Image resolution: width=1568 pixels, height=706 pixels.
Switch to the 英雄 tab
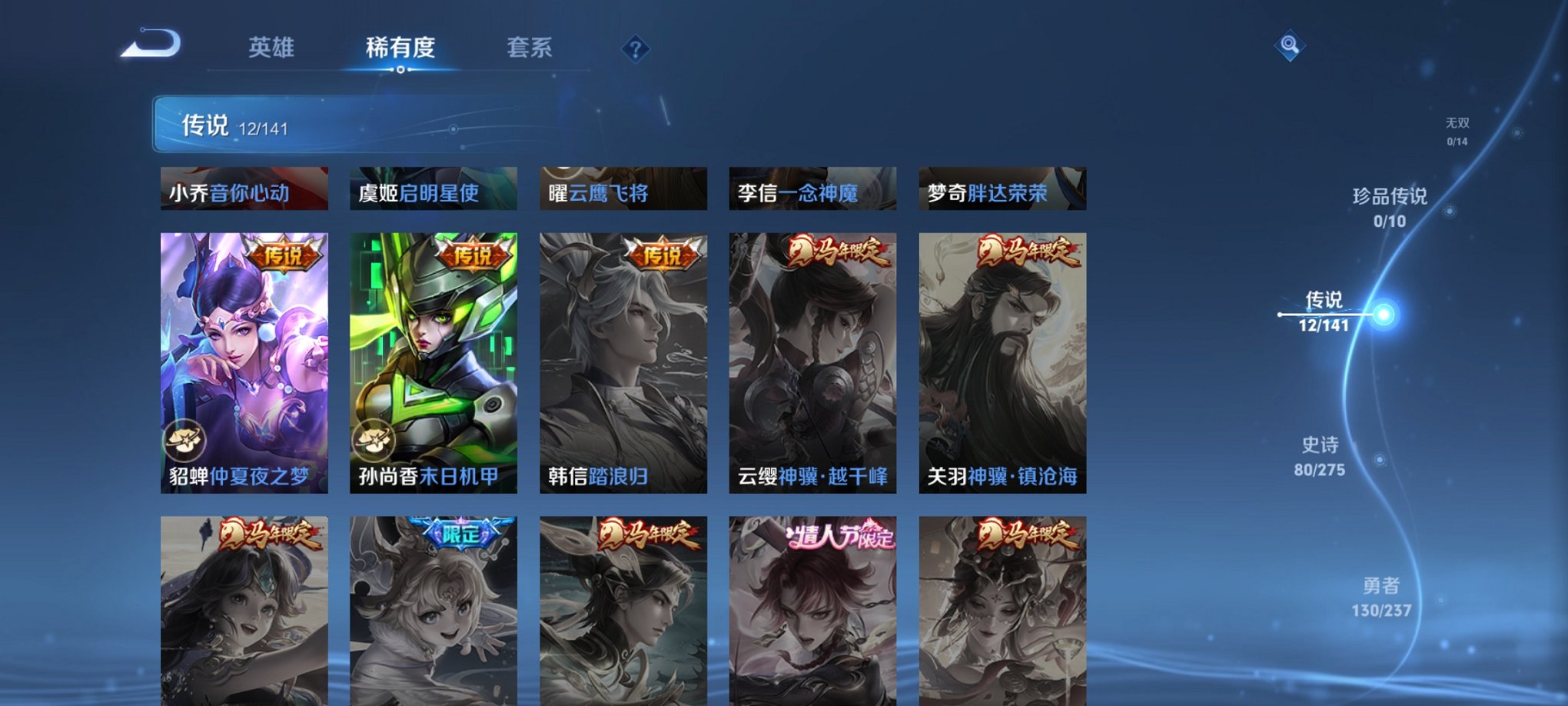tap(273, 48)
